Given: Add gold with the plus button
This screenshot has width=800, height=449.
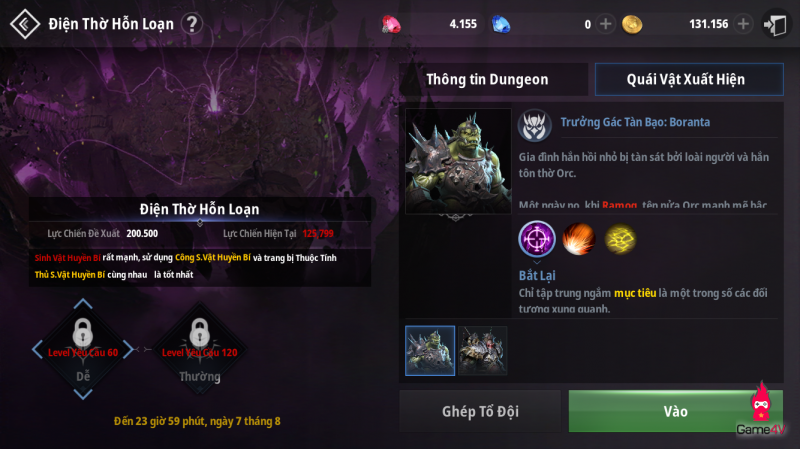Looking at the screenshot, I should (x=743, y=24).
